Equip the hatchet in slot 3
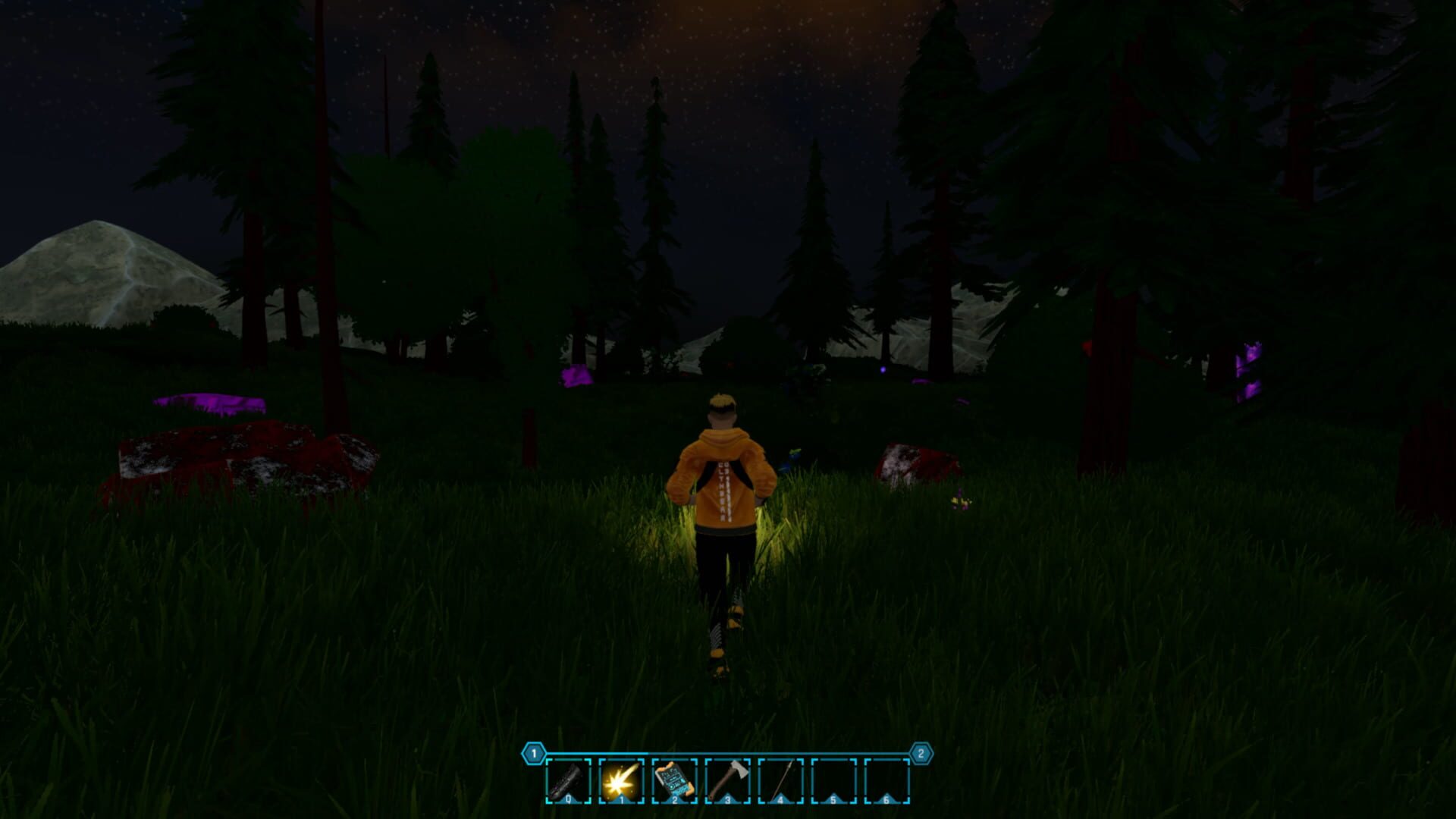Screen dimensions: 1456x819 tap(728, 780)
